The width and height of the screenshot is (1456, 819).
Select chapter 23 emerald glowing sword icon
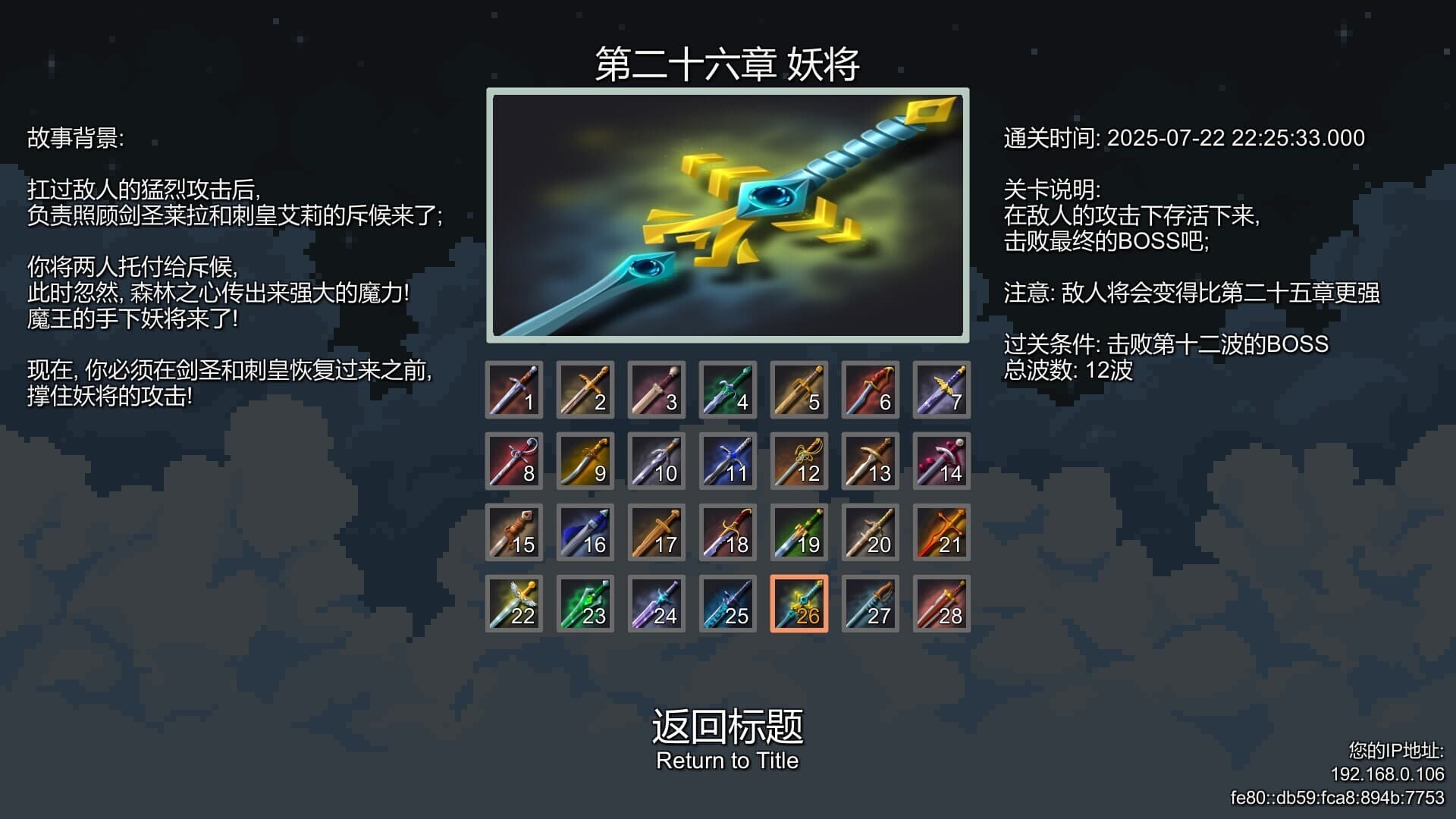585,604
